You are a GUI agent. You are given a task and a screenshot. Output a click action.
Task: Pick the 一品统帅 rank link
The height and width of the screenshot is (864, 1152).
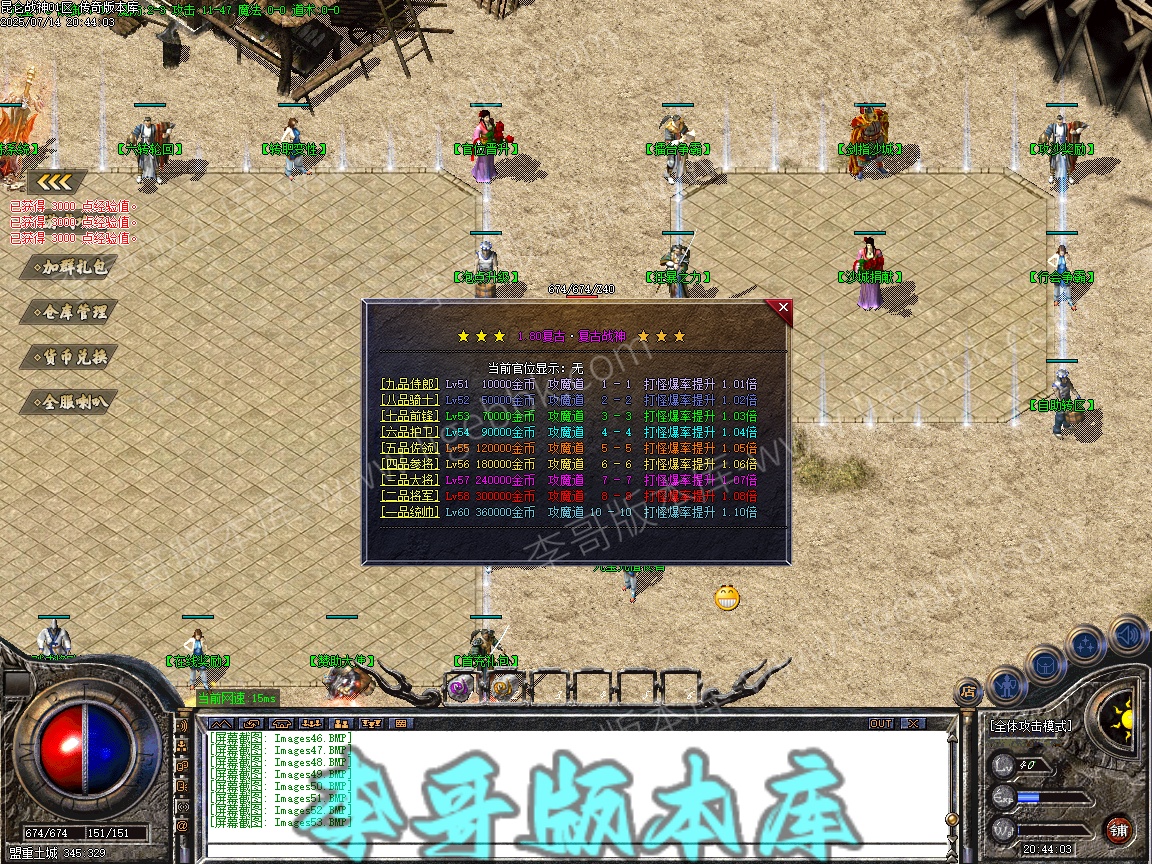pyautogui.click(x=410, y=512)
